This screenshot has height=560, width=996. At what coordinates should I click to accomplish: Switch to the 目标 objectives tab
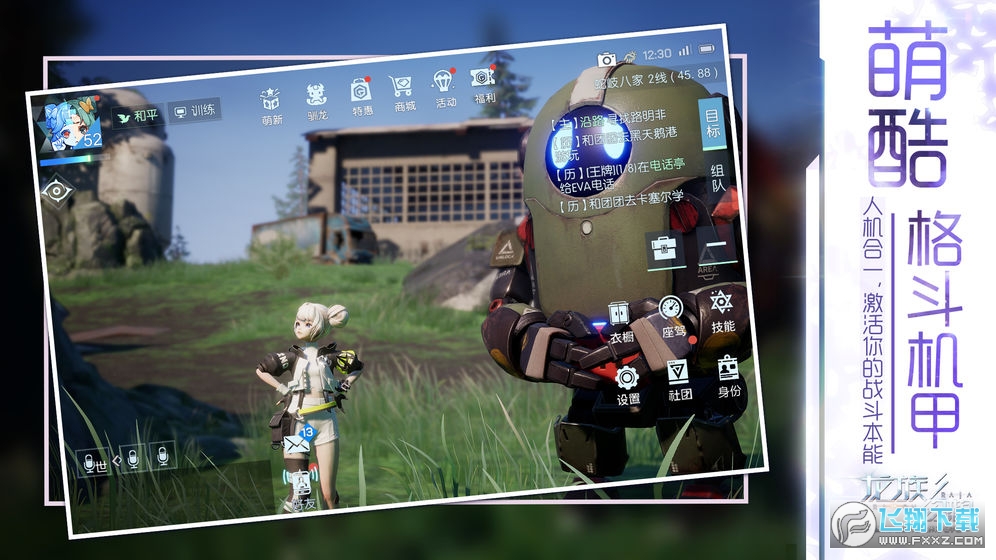[x=711, y=121]
